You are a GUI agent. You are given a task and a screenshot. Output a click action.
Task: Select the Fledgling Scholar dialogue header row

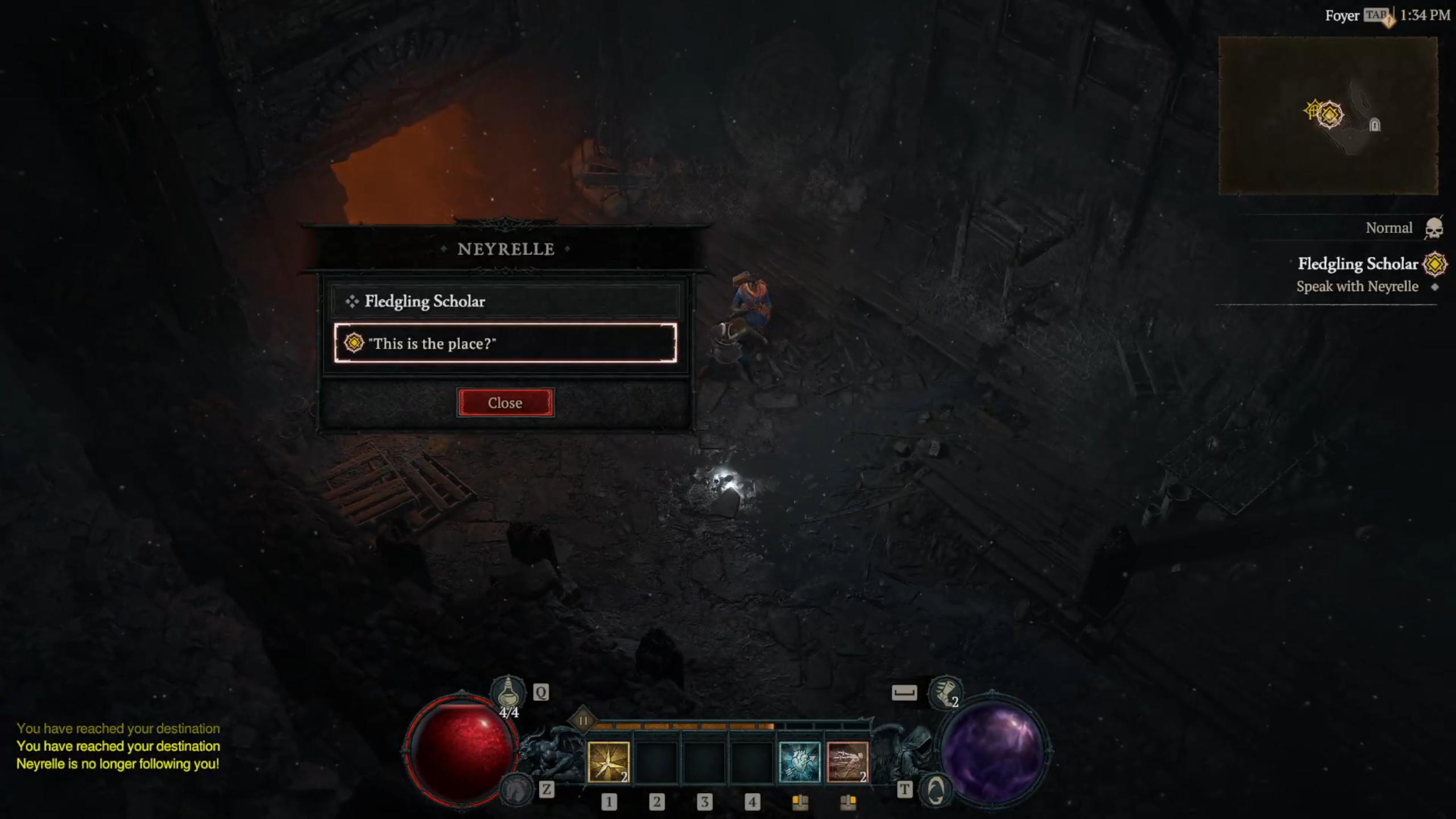pyautogui.click(x=505, y=301)
